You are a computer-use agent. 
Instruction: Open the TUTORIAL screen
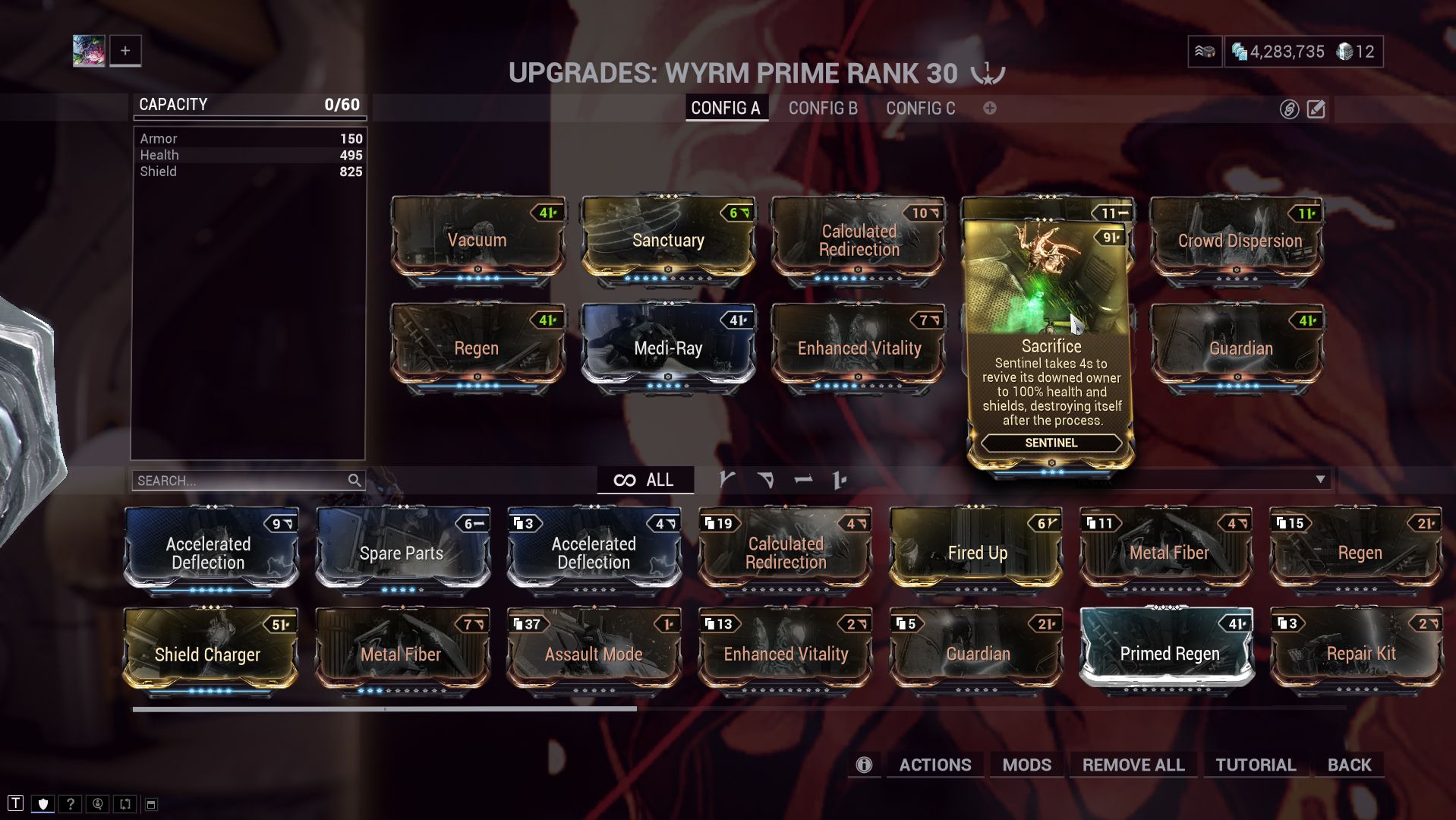(x=1256, y=765)
